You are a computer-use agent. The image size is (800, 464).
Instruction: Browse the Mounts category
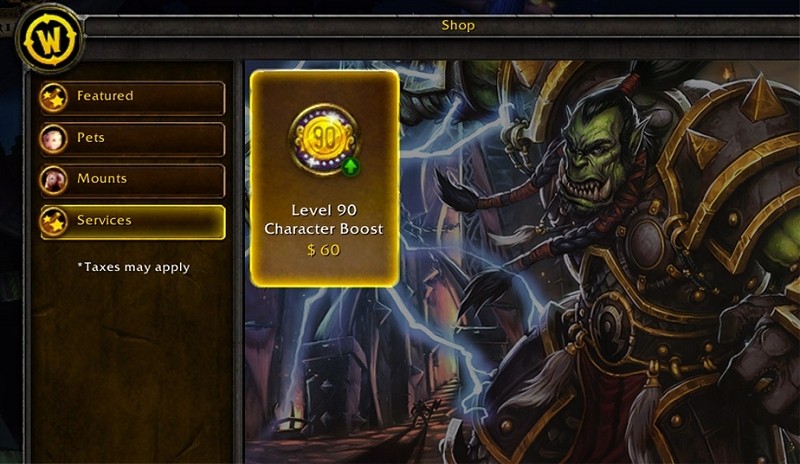pos(132,179)
